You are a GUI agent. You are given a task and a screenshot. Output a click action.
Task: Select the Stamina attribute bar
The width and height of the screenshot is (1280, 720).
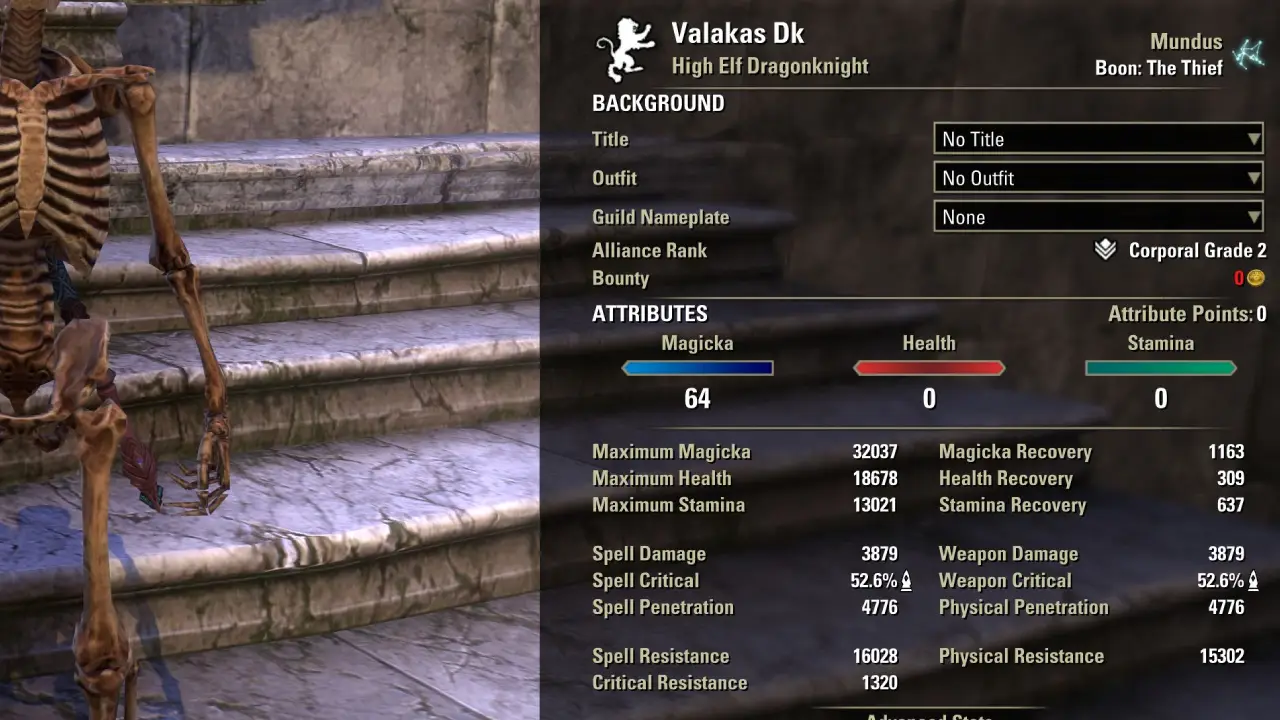point(1160,368)
